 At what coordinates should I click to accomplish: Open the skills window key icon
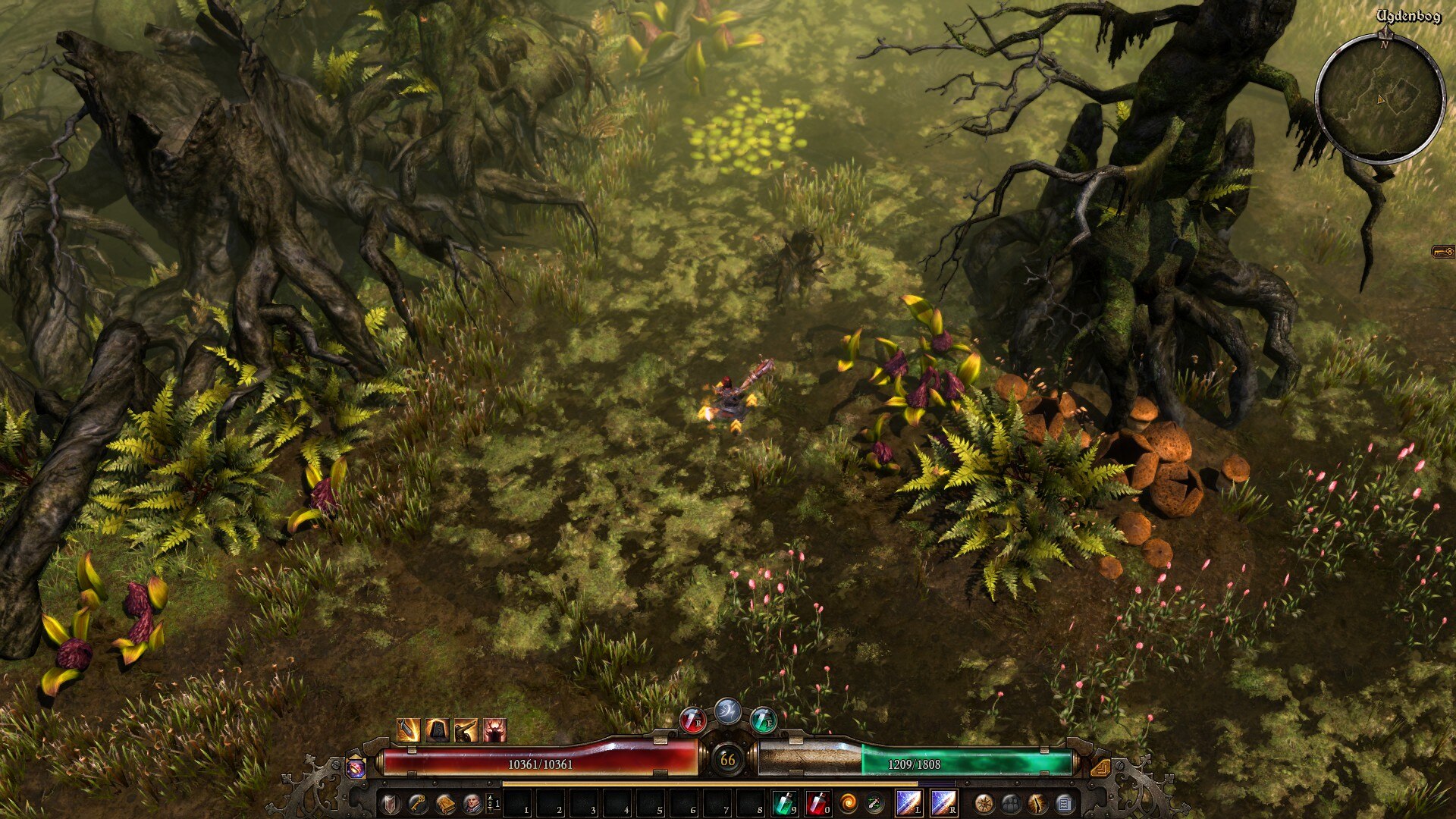click(x=416, y=803)
